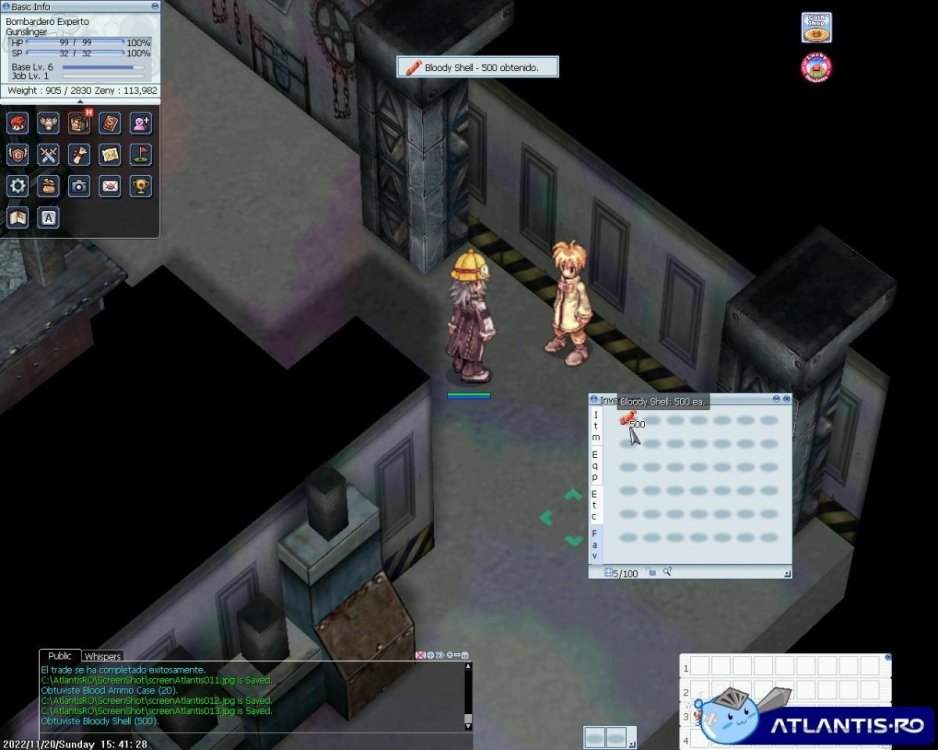
Task: Click the camera screenshot icon
Action: (x=79, y=185)
